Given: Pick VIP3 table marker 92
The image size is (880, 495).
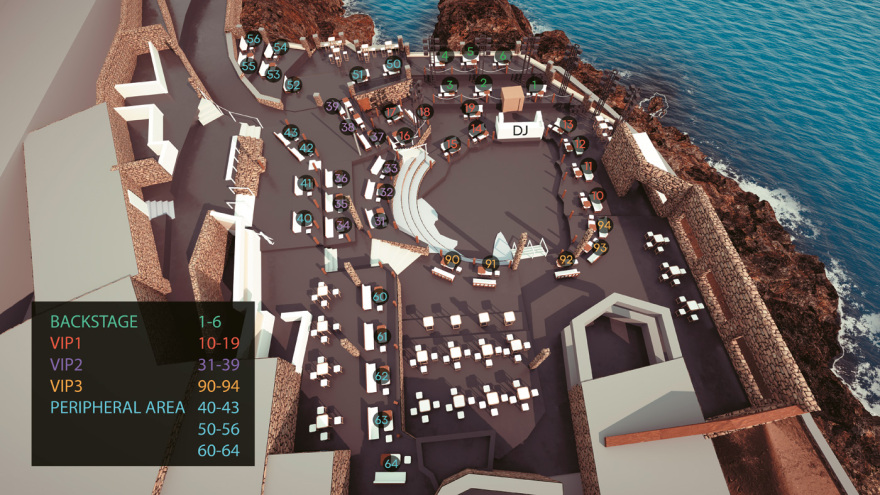Looking at the screenshot, I should [566, 260].
